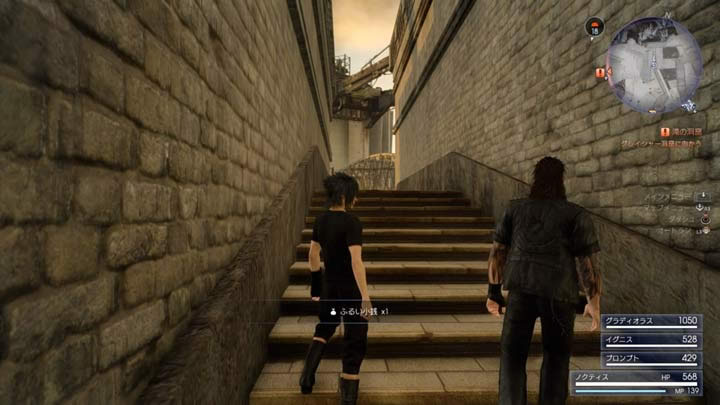This screenshot has height=405, width=720.
Task: Select Prompto party member row
Action: [x=652, y=358]
